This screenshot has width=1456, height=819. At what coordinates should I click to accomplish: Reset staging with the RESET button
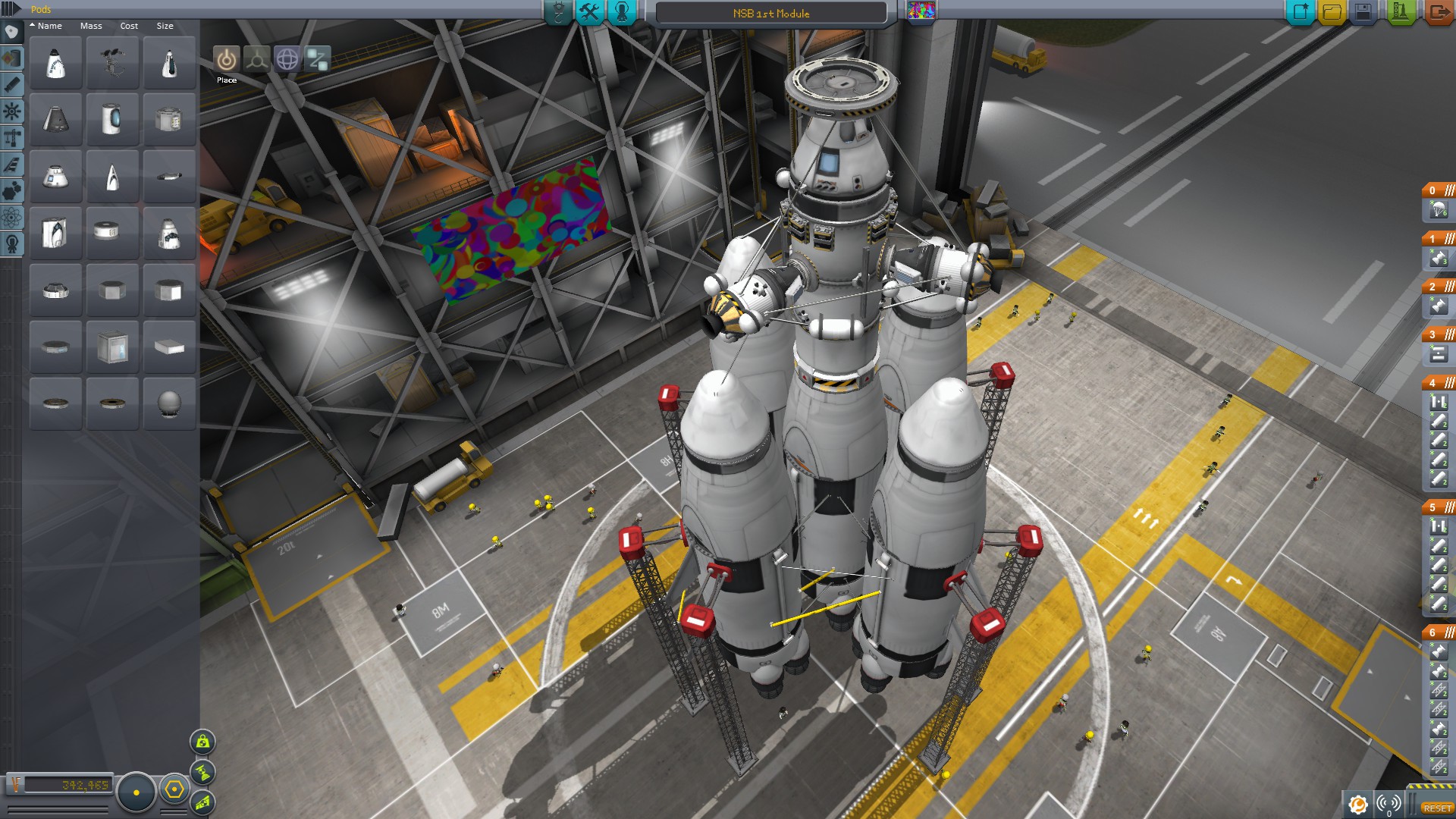(x=1437, y=808)
